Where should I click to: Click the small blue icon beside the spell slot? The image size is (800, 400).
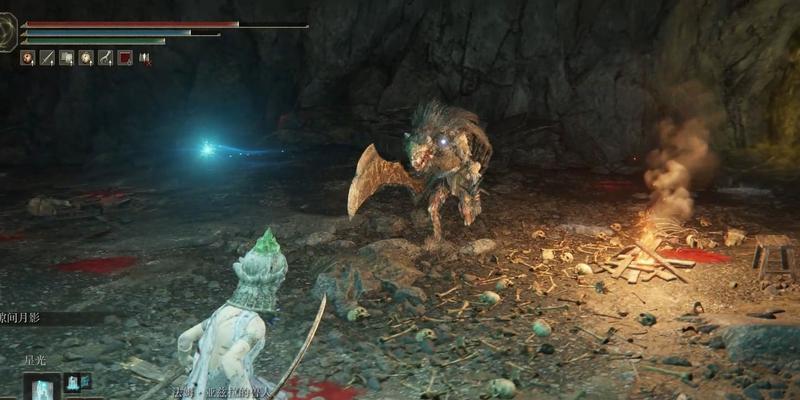[x=73, y=381]
